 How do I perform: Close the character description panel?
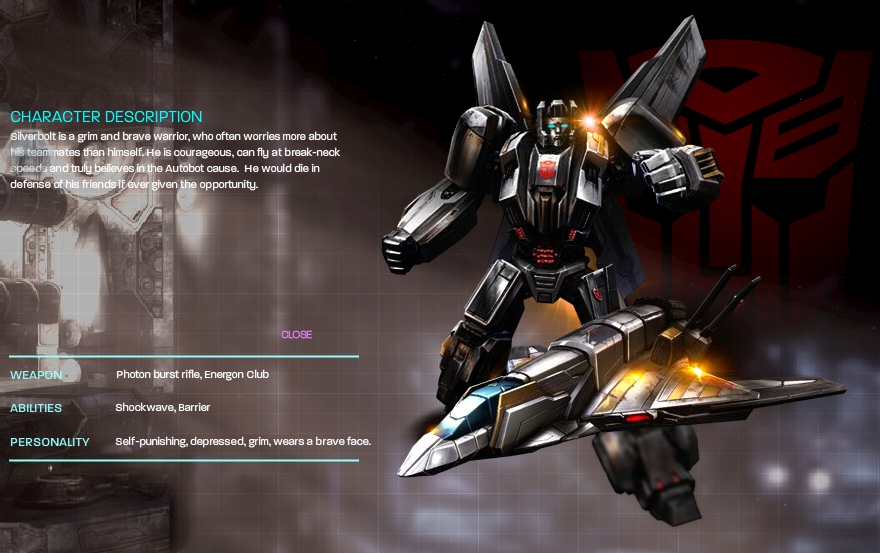click(296, 335)
